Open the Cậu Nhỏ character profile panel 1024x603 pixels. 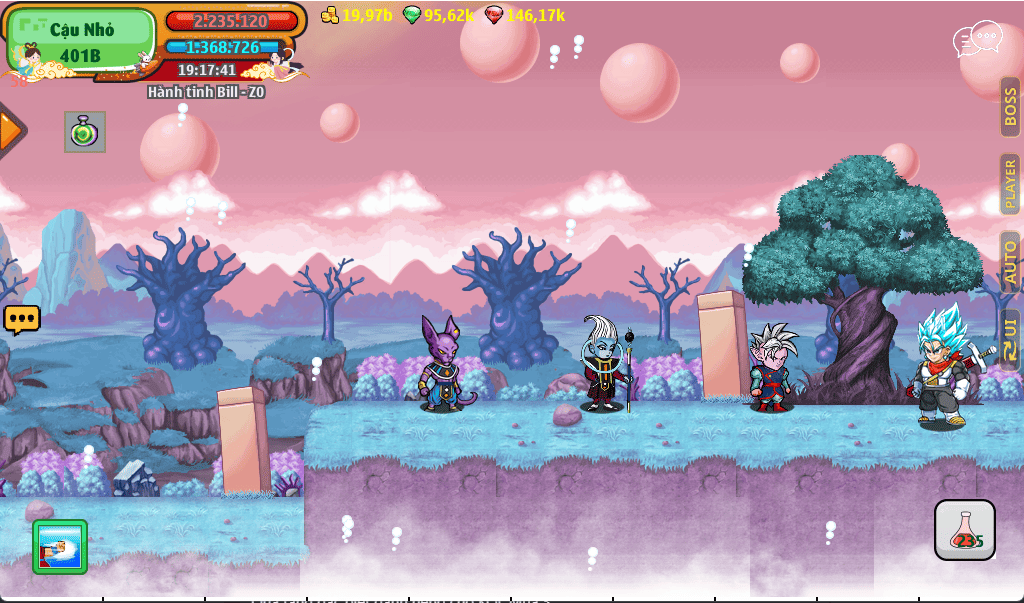82,41
